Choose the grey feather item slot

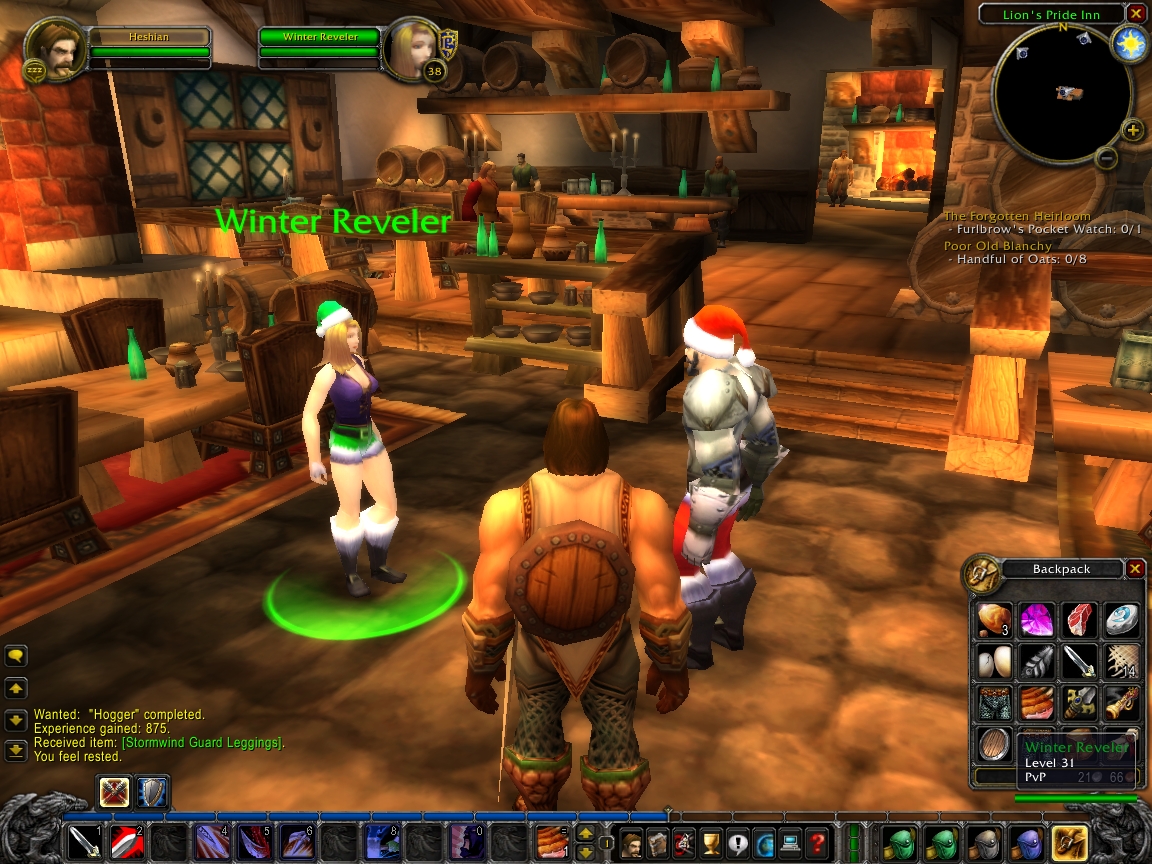click(1035, 662)
